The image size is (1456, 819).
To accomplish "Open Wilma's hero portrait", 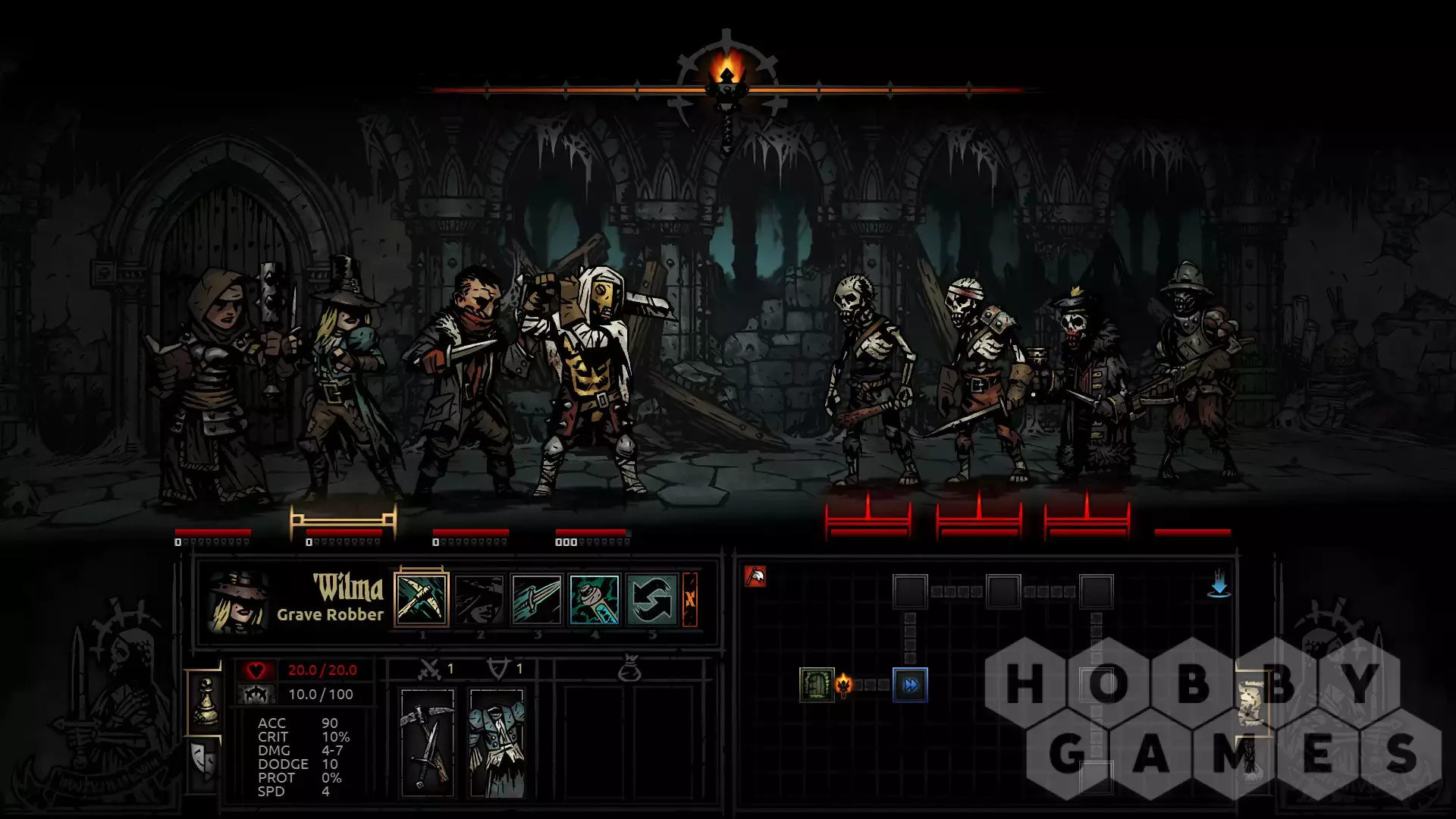I will pyautogui.click(x=238, y=602).
